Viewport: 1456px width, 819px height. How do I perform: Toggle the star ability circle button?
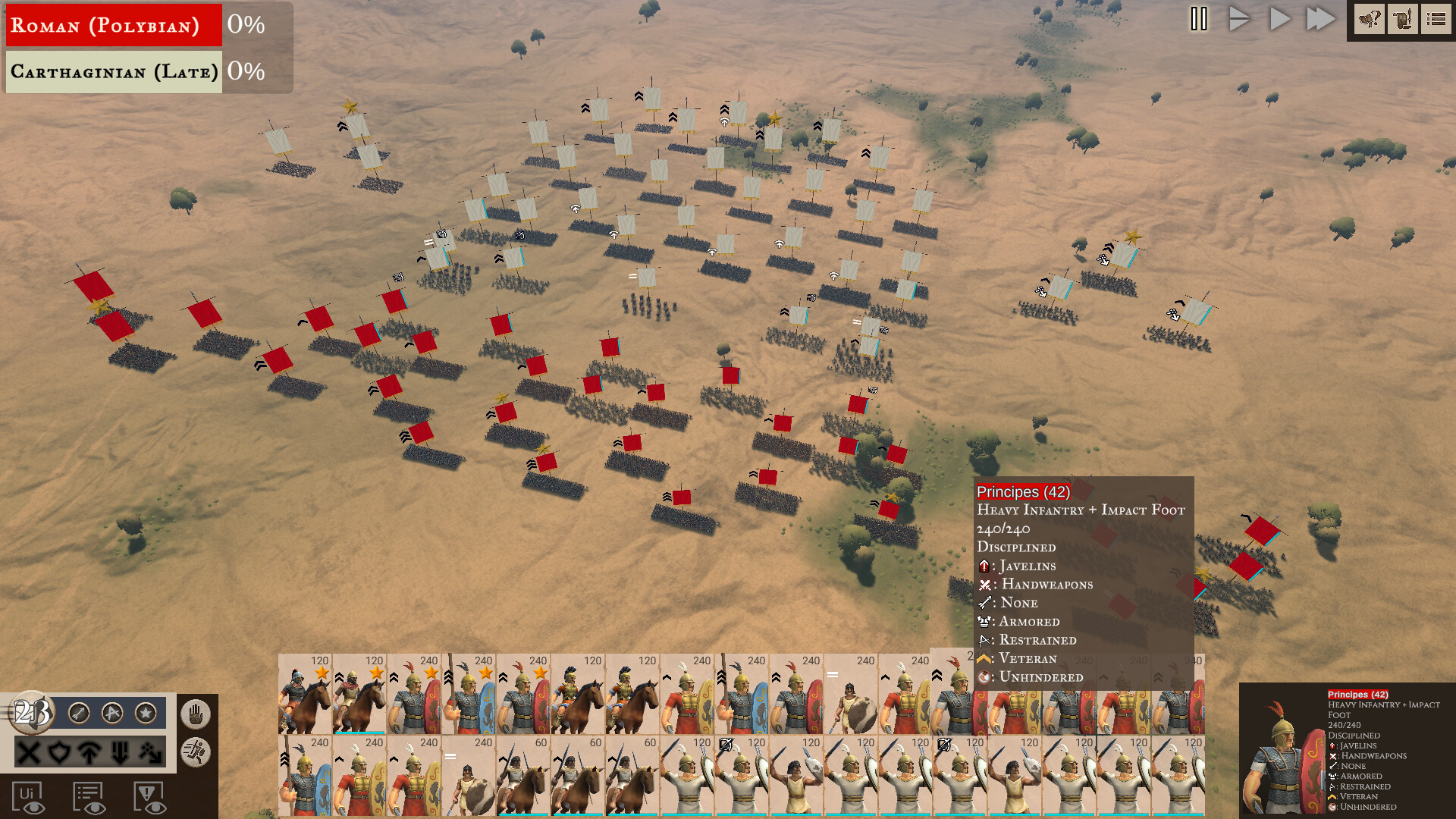point(146,713)
